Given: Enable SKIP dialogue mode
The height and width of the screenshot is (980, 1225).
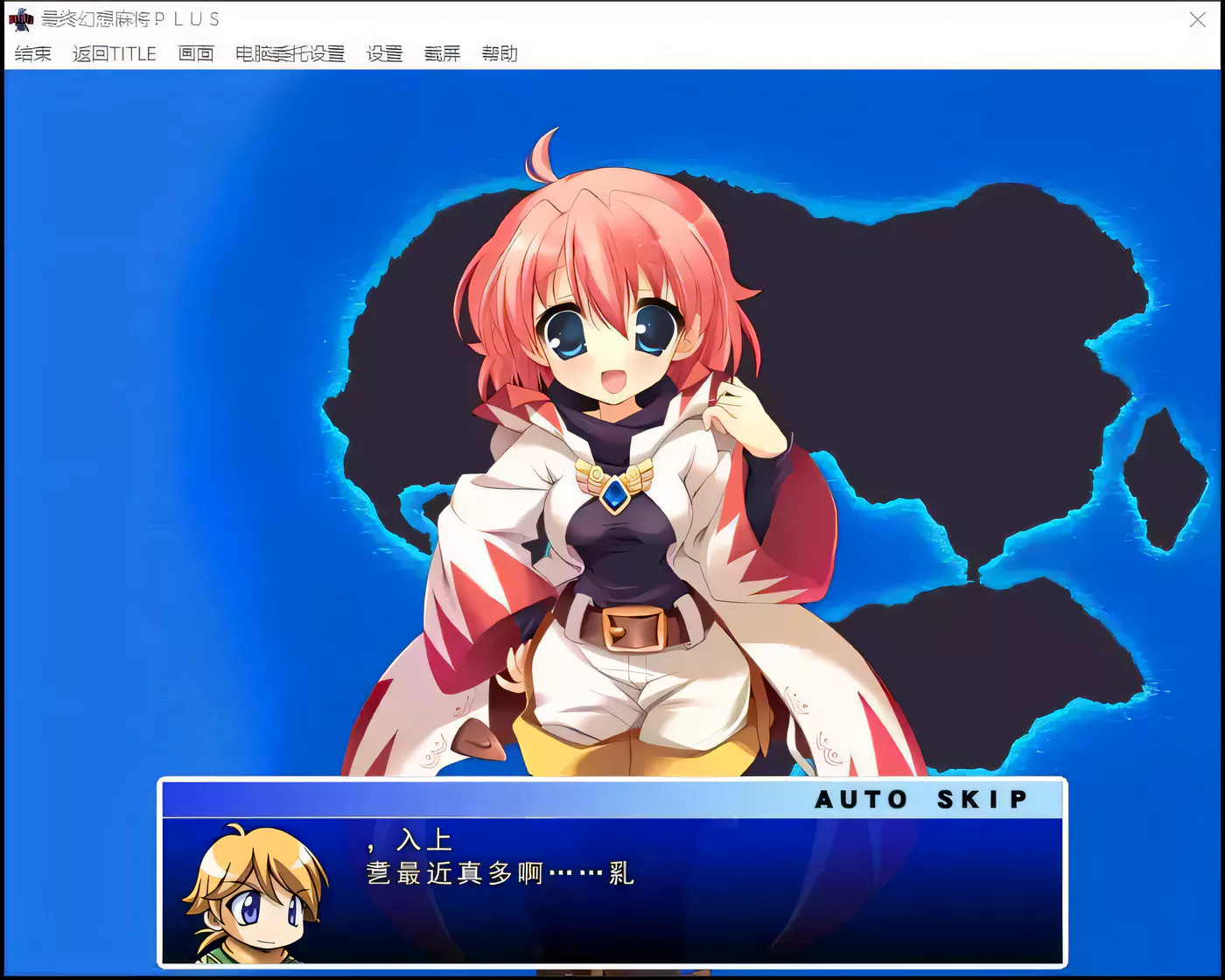Looking at the screenshot, I should pyautogui.click(x=980, y=798).
